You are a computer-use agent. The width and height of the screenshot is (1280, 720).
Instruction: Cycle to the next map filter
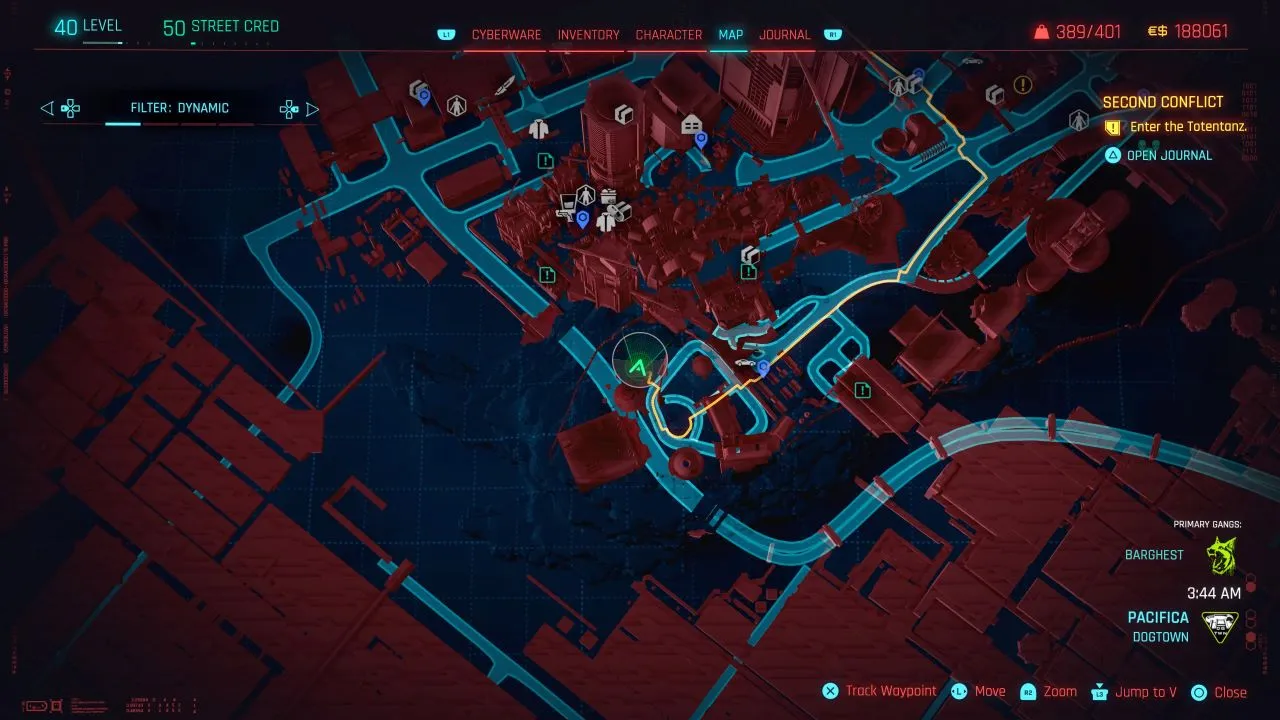pos(313,108)
